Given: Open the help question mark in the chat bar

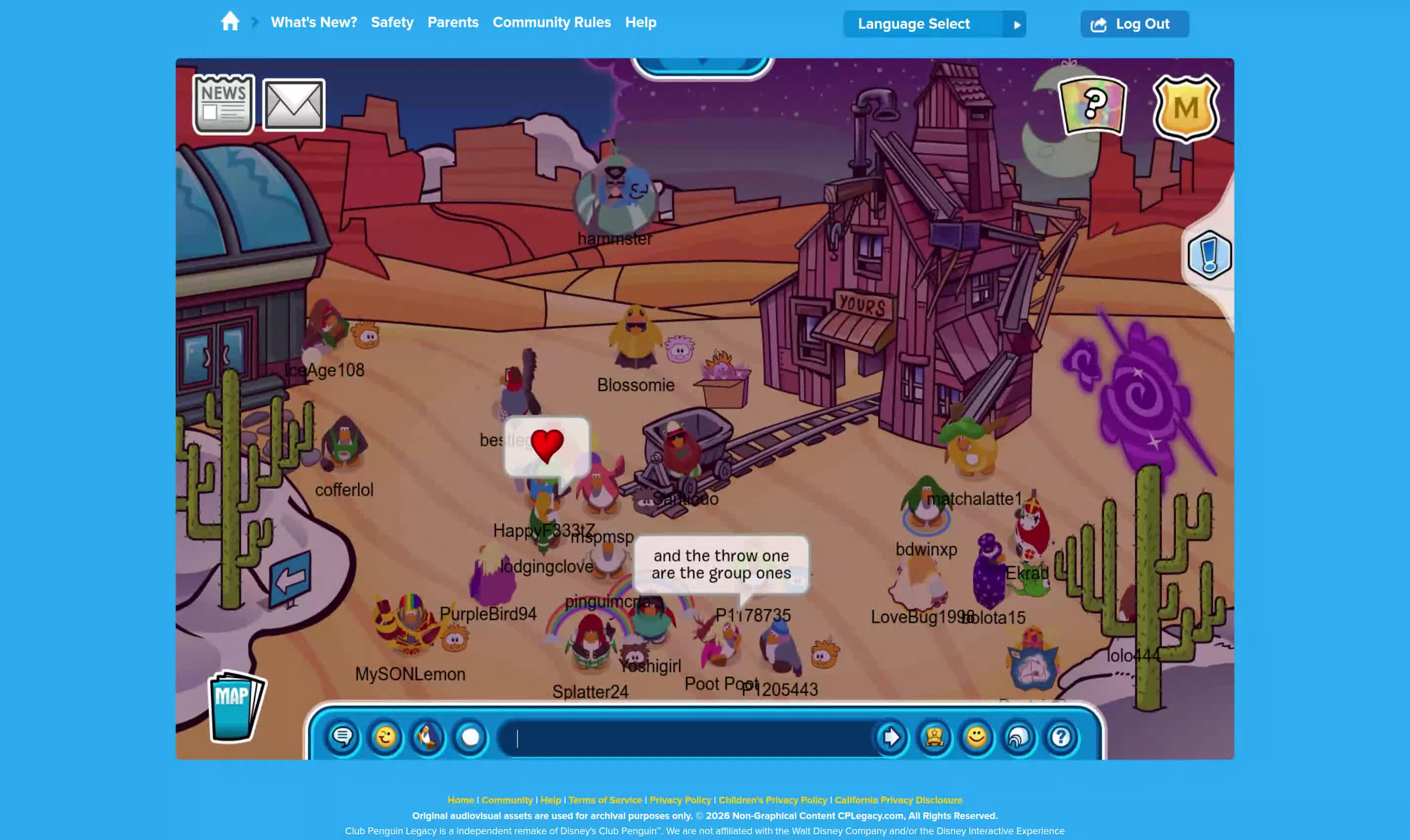Looking at the screenshot, I should point(1060,738).
